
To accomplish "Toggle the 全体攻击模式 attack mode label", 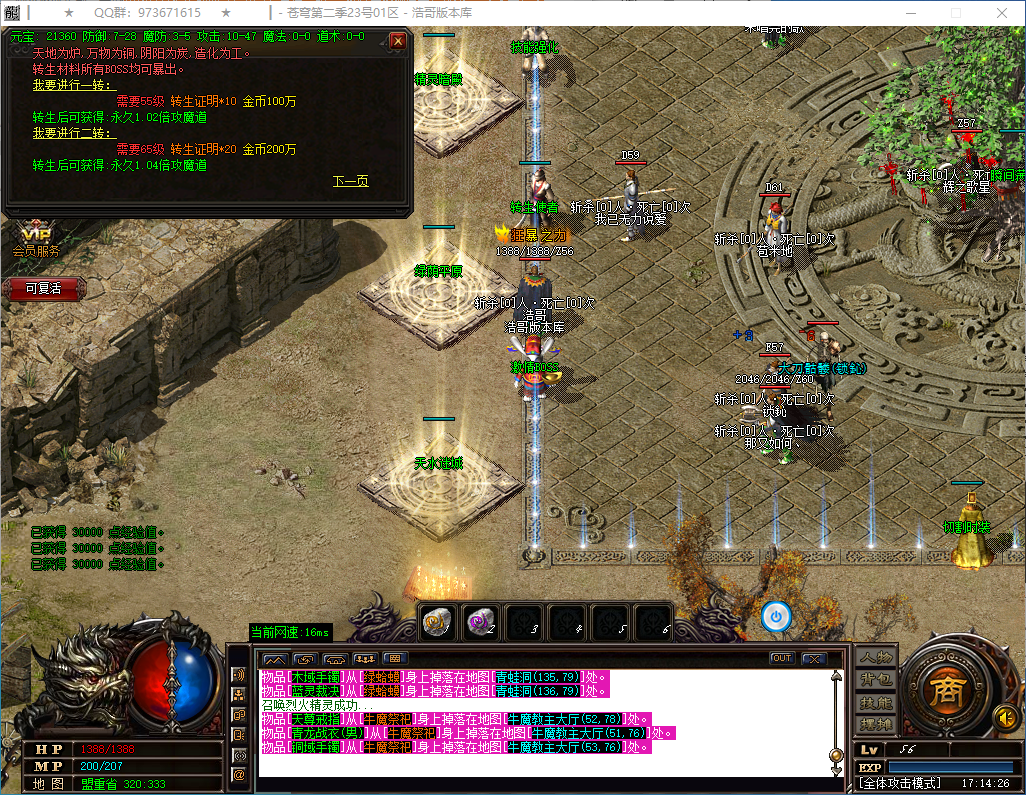I will coord(901,782).
